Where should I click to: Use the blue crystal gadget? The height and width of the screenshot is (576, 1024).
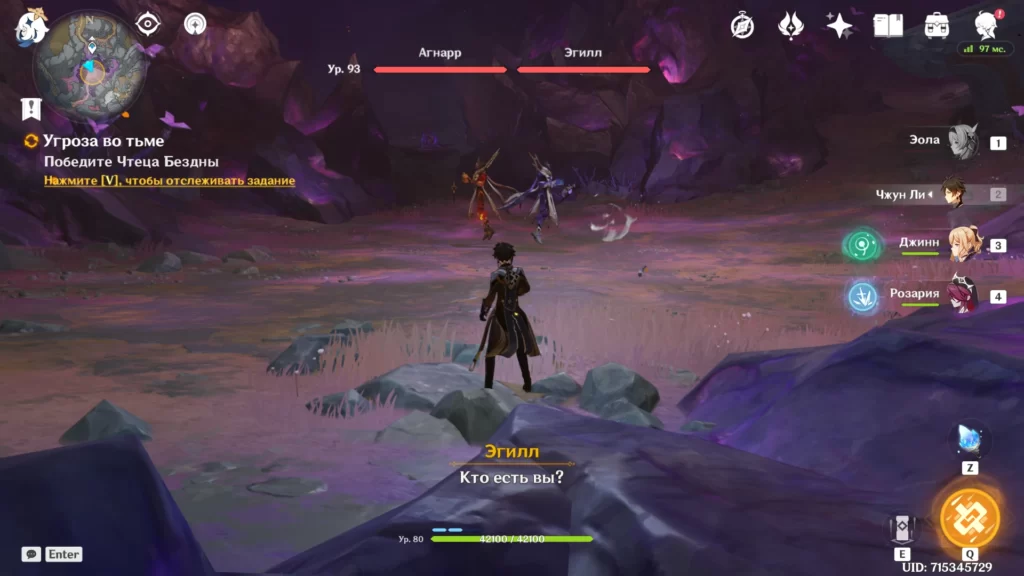coord(970,439)
